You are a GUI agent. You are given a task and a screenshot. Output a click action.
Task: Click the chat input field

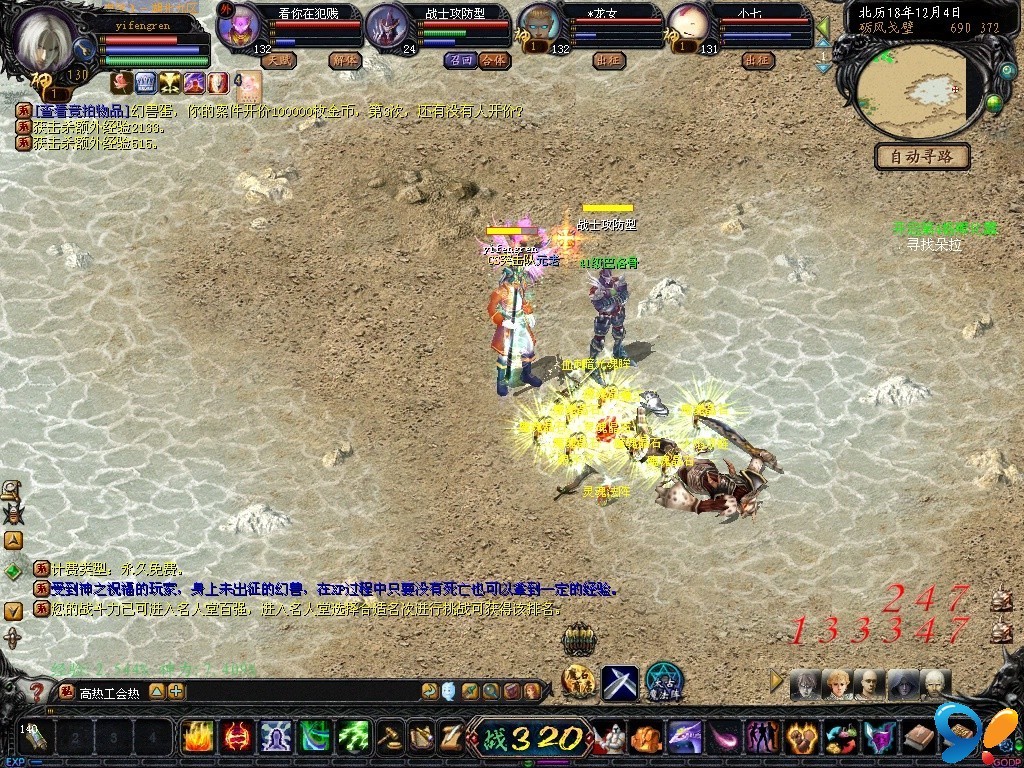click(300, 691)
